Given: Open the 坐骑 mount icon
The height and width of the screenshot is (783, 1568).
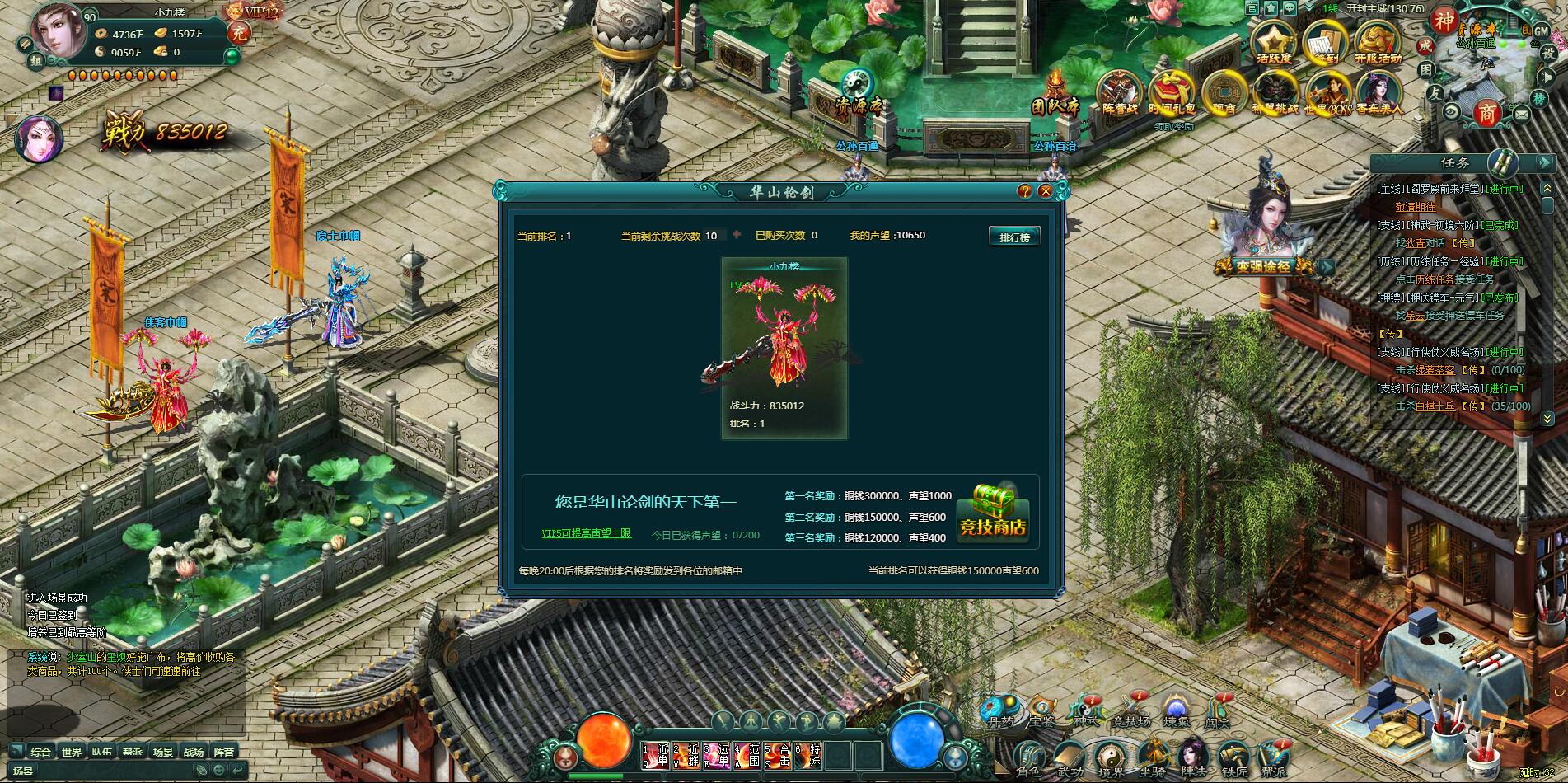Looking at the screenshot, I should tap(1155, 753).
